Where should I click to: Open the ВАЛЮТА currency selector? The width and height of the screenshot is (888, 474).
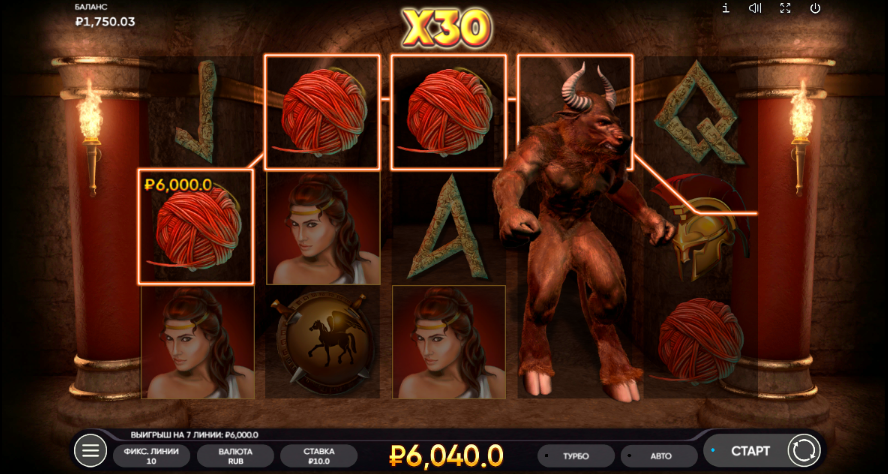(x=235, y=456)
